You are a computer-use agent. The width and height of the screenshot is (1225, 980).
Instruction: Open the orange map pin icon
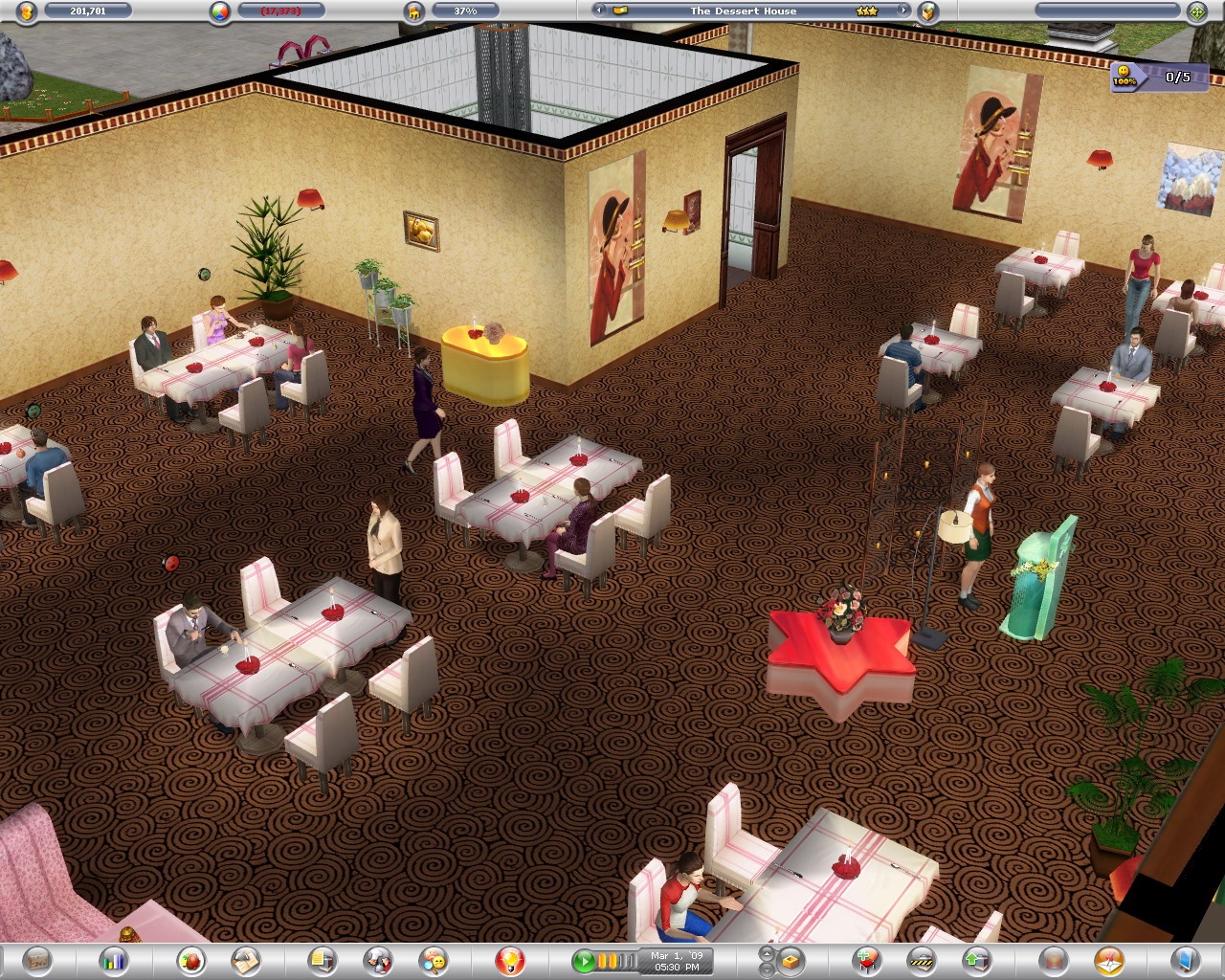1108,959
